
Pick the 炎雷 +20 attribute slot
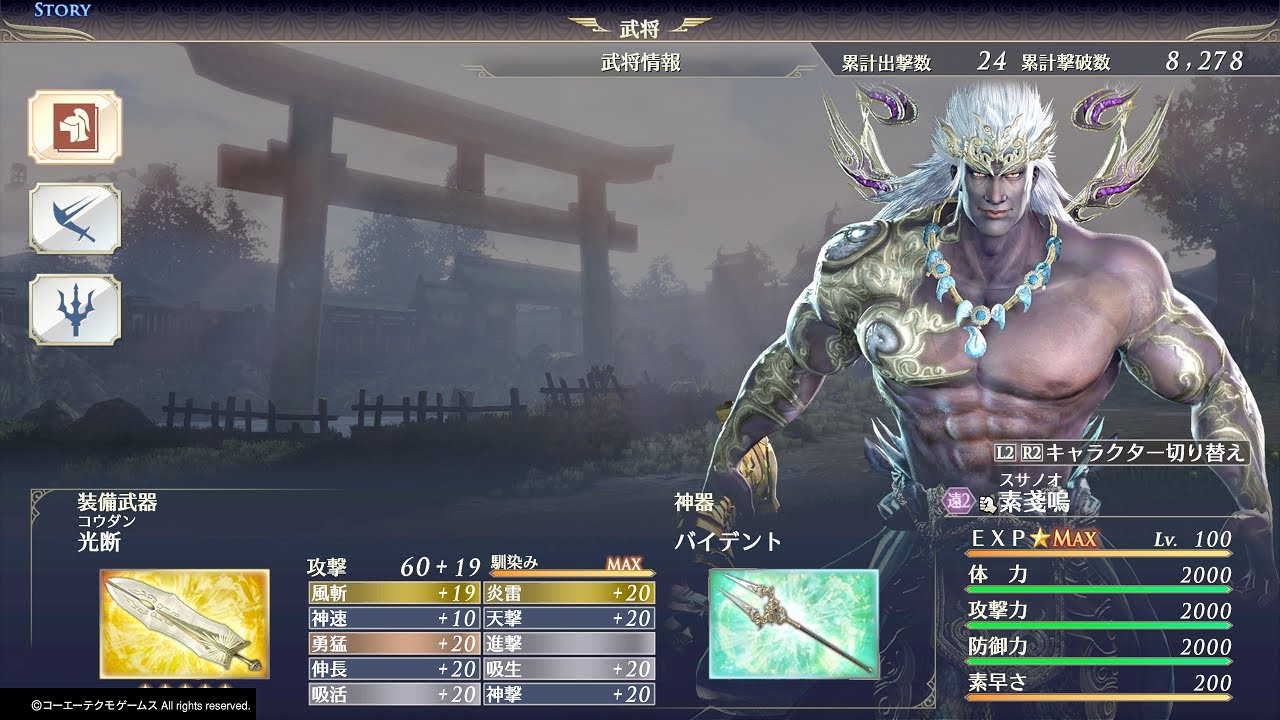coord(569,593)
